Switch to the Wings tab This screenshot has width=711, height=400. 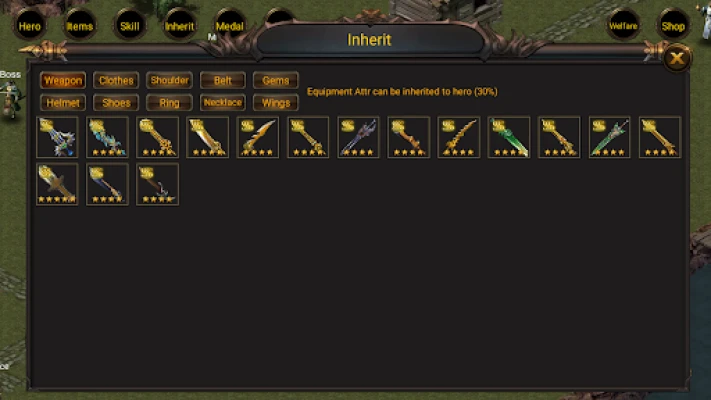(x=275, y=102)
